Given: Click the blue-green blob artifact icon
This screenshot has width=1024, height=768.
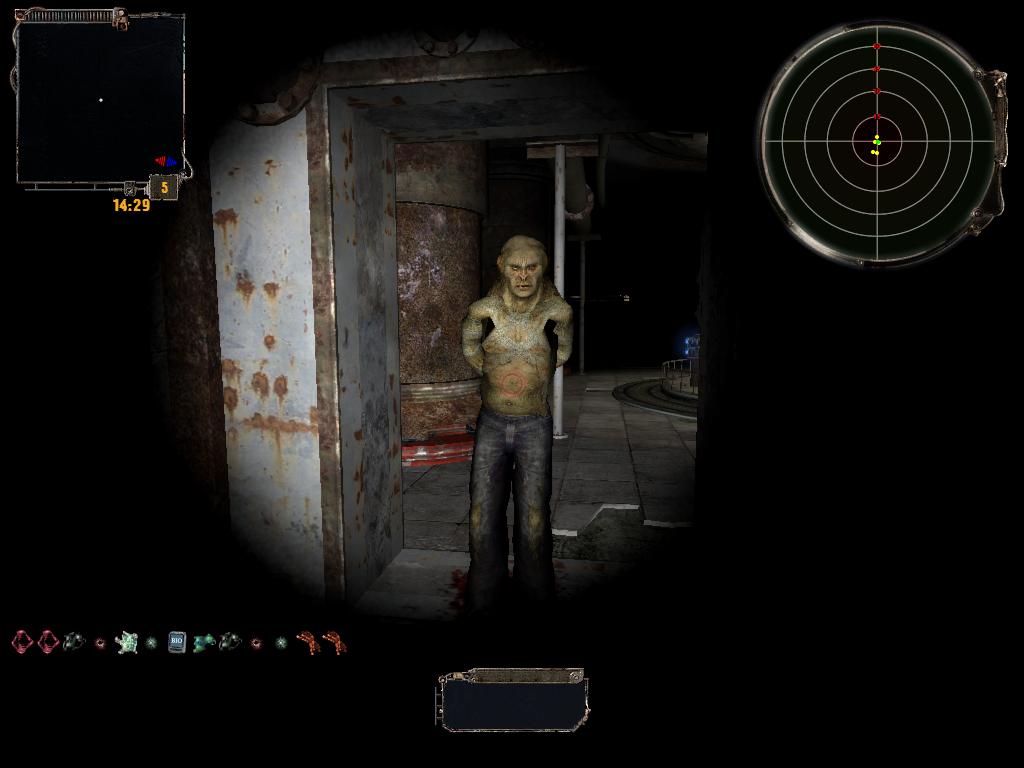Looking at the screenshot, I should click(204, 642).
